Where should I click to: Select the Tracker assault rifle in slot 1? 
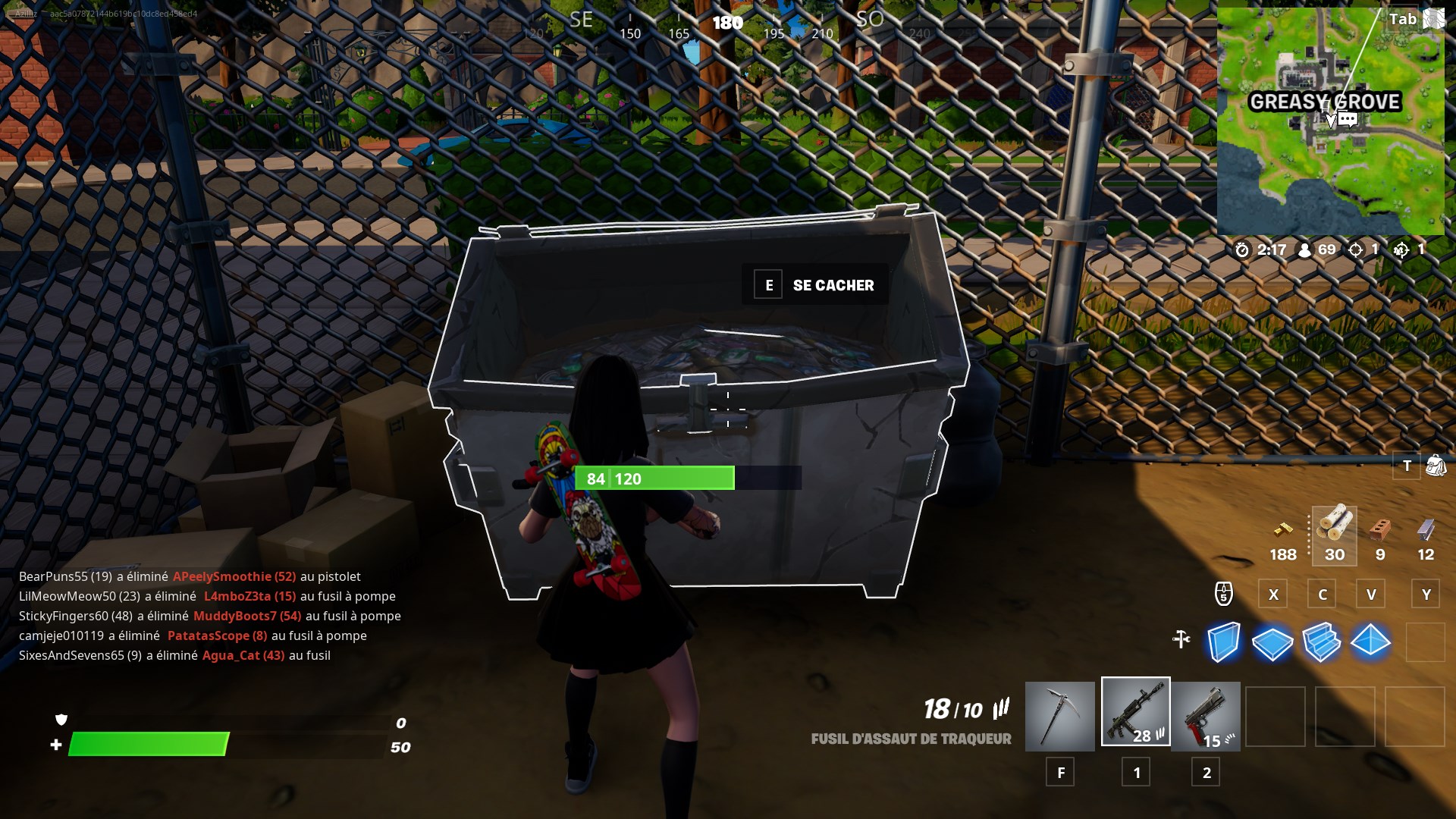tap(1135, 715)
